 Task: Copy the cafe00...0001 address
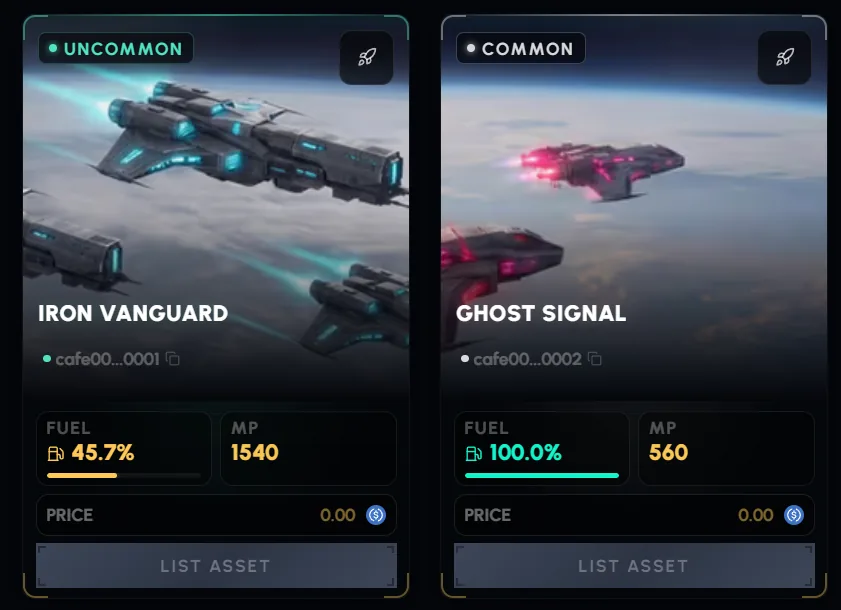tap(173, 359)
